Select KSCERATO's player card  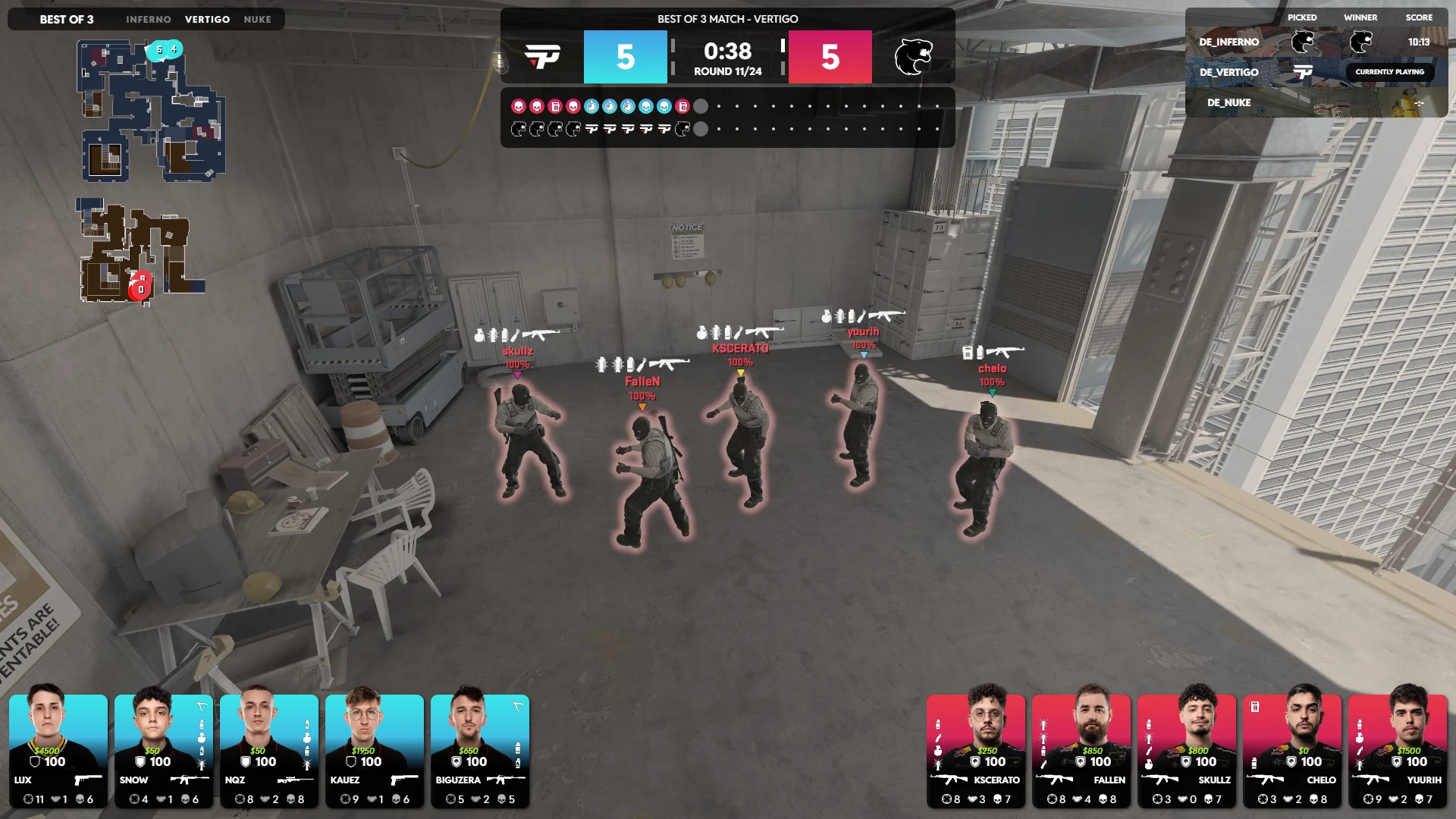[976, 751]
